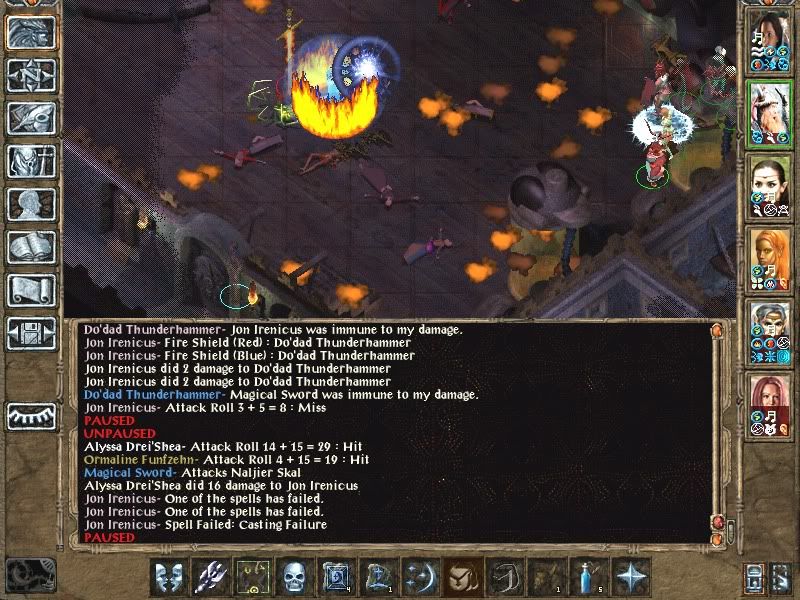Open the options menu with the floppy disk button
Viewport: 800px width, 600px height.
[x=32, y=333]
